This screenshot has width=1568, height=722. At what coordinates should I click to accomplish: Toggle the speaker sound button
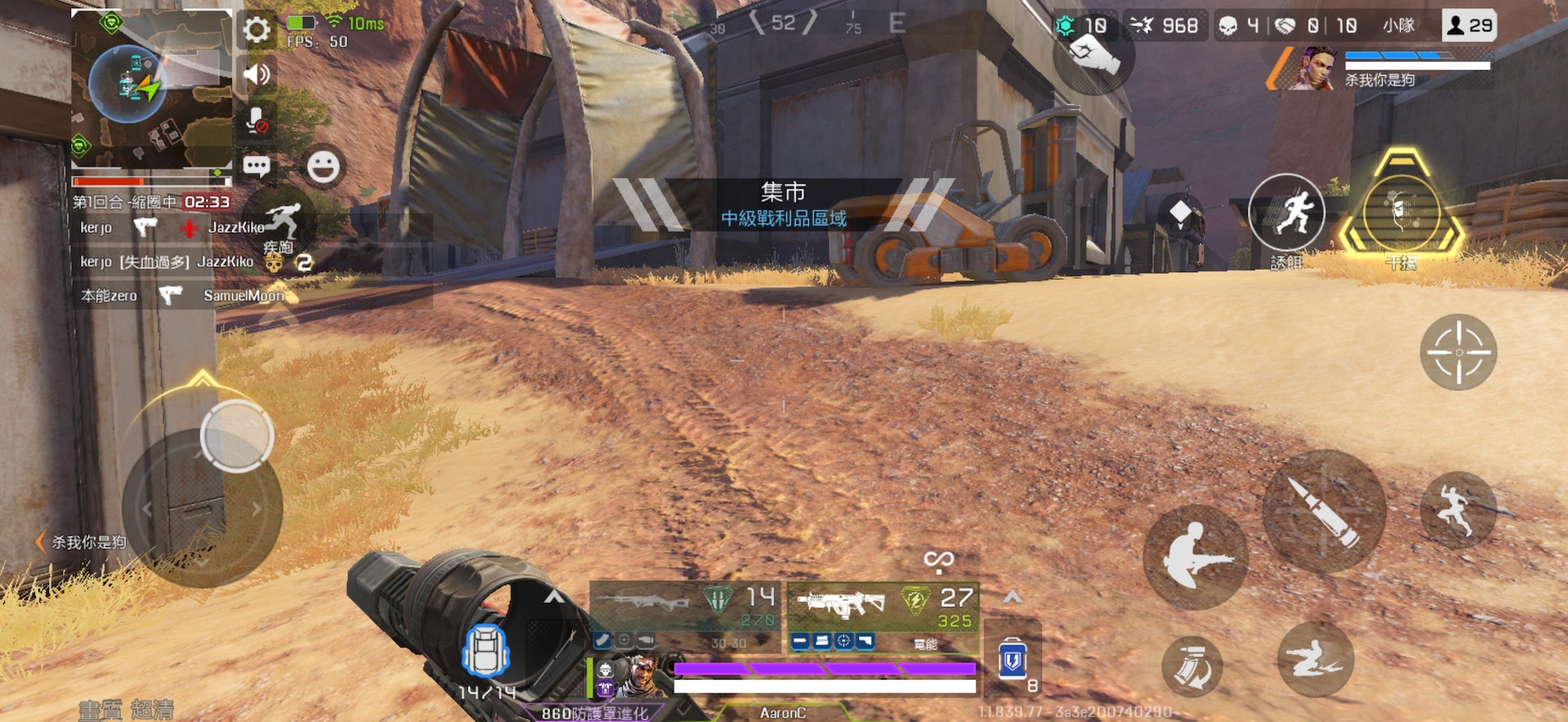tap(256, 74)
